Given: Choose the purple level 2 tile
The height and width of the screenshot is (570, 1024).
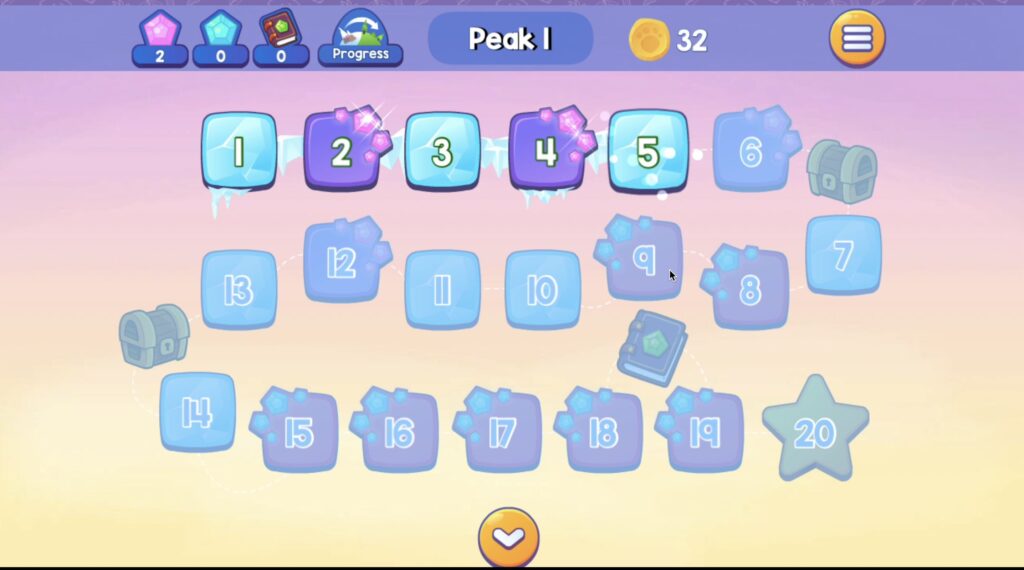Looking at the screenshot, I should 342,151.
